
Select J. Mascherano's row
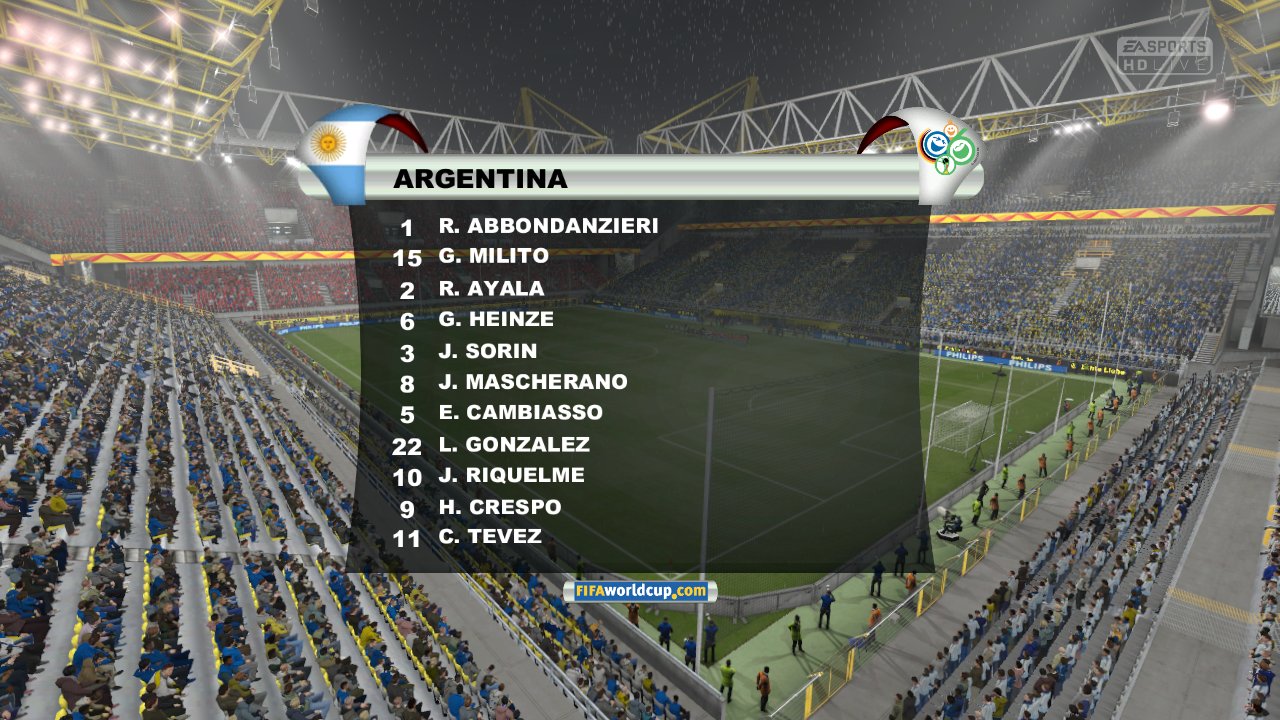coord(532,382)
